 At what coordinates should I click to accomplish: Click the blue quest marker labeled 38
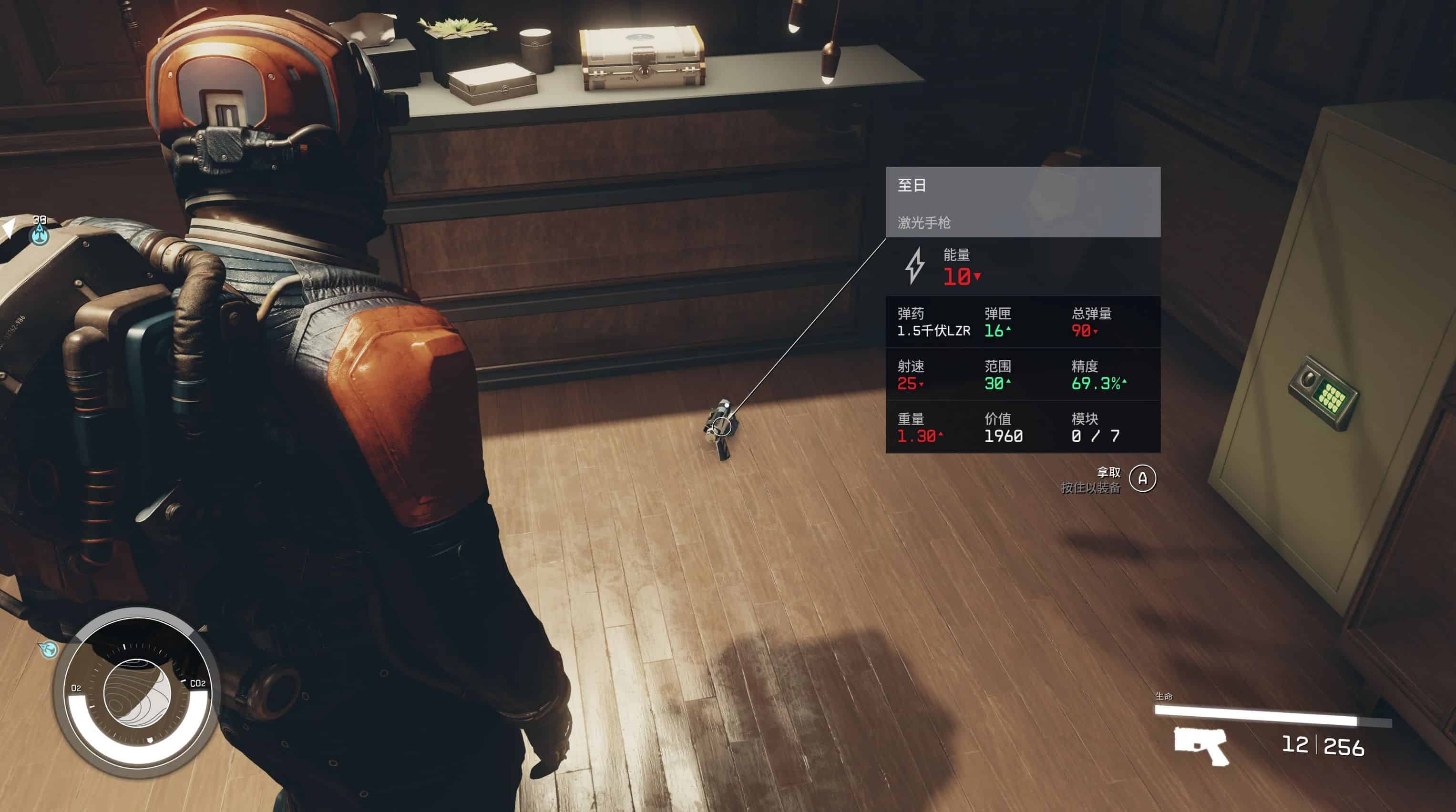pos(39,232)
